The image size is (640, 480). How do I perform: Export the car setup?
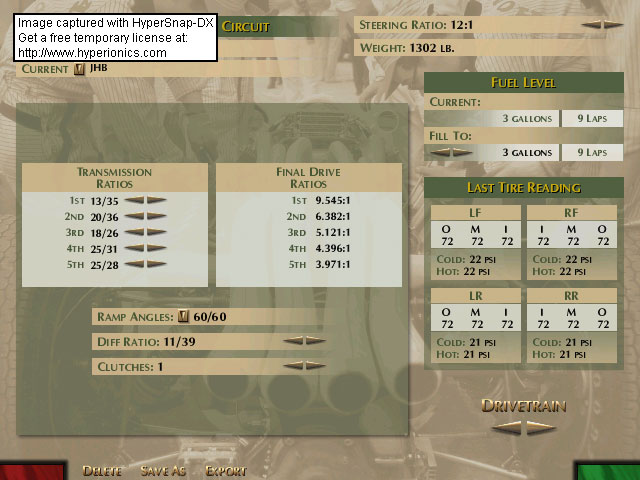(x=225, y=470)
